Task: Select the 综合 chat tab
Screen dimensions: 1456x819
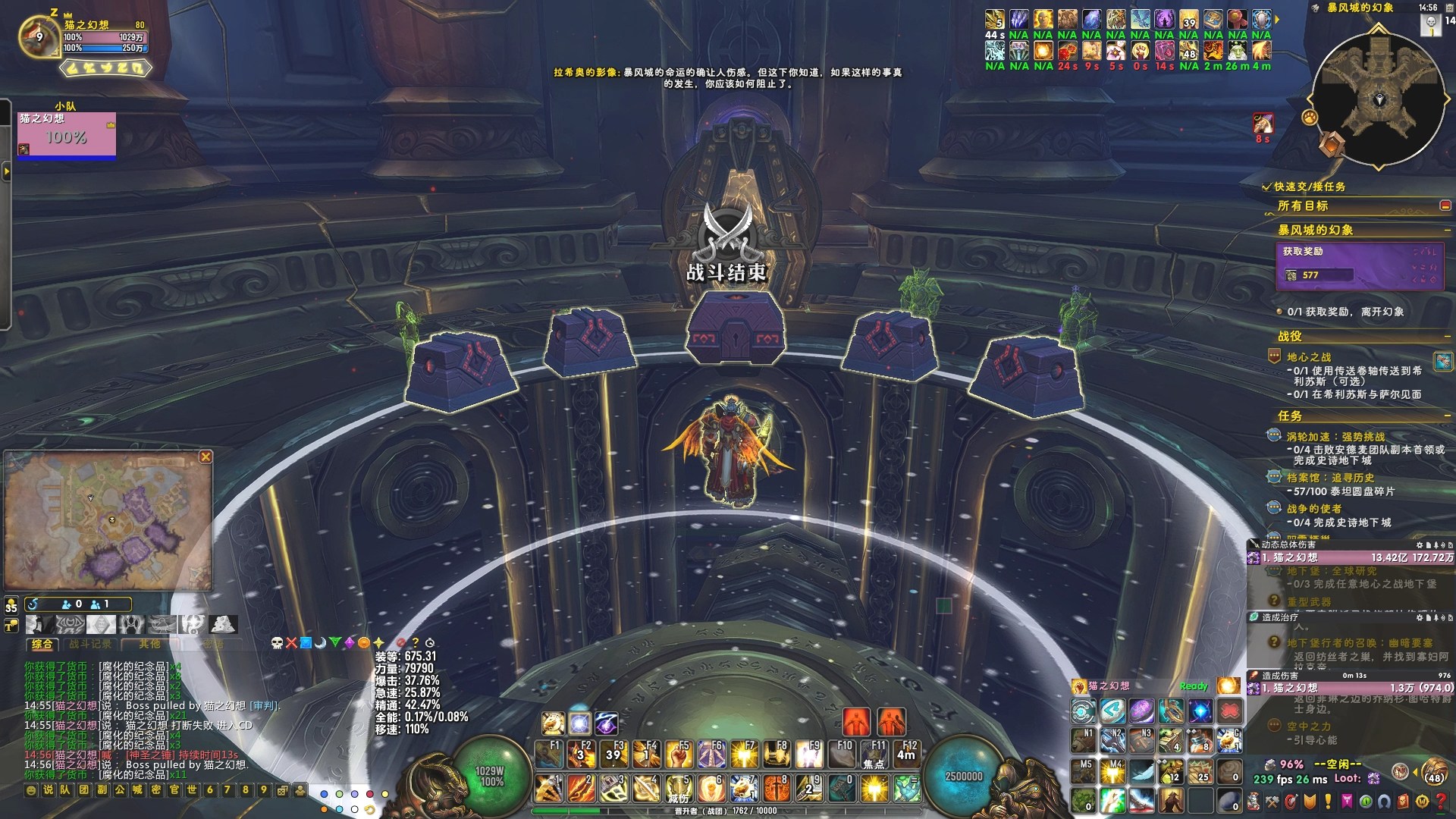Action: pyautogui.click(x=42, y=644)
